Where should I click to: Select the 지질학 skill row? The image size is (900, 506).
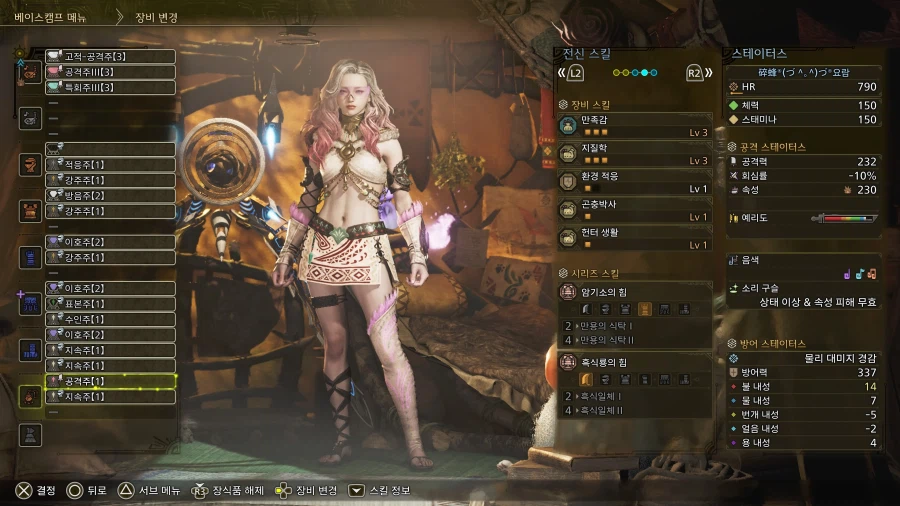(636, 153)
